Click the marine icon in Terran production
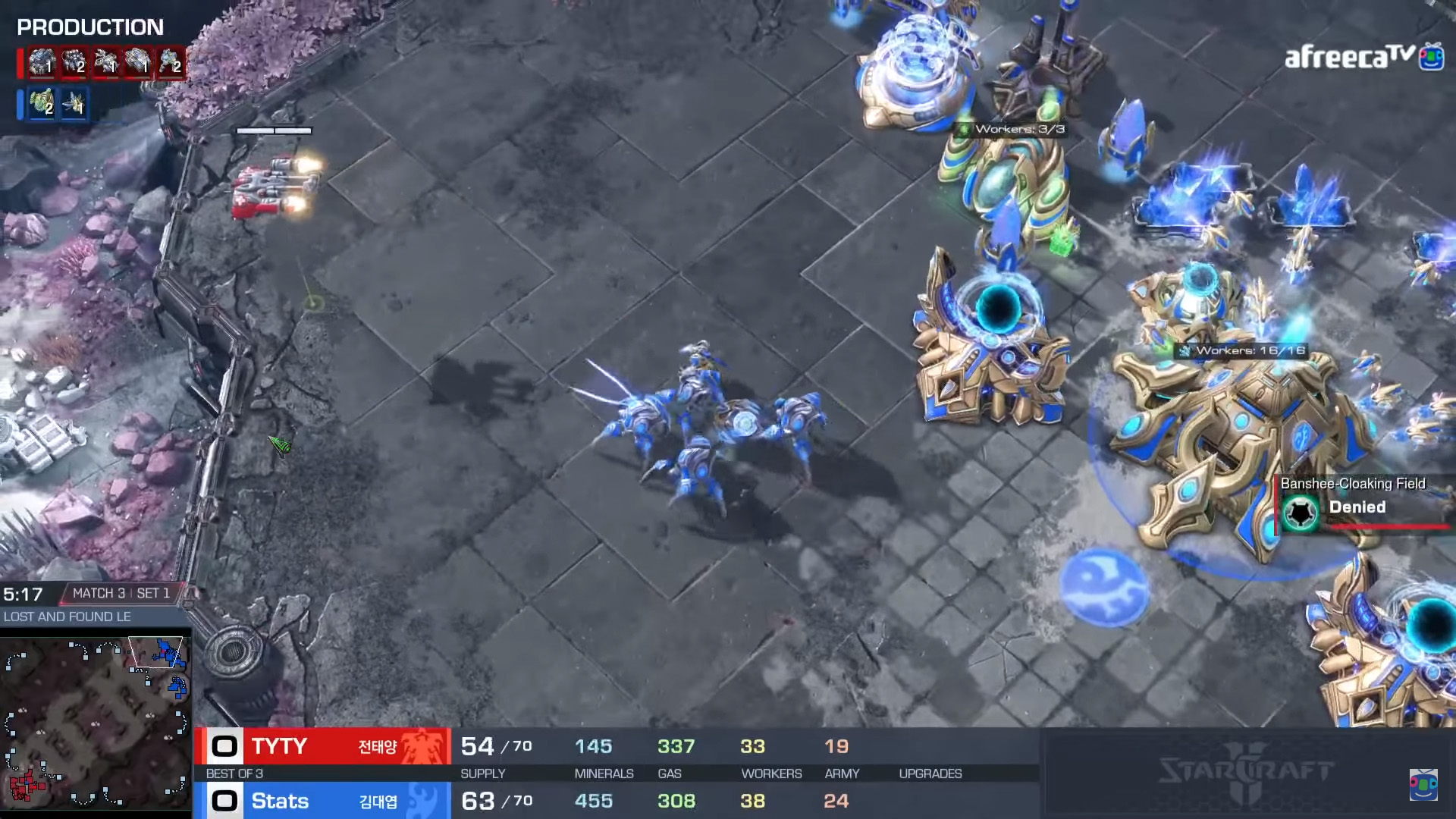Image resolution: width=1456 pixels, height=819 pixels. (171, 62)
